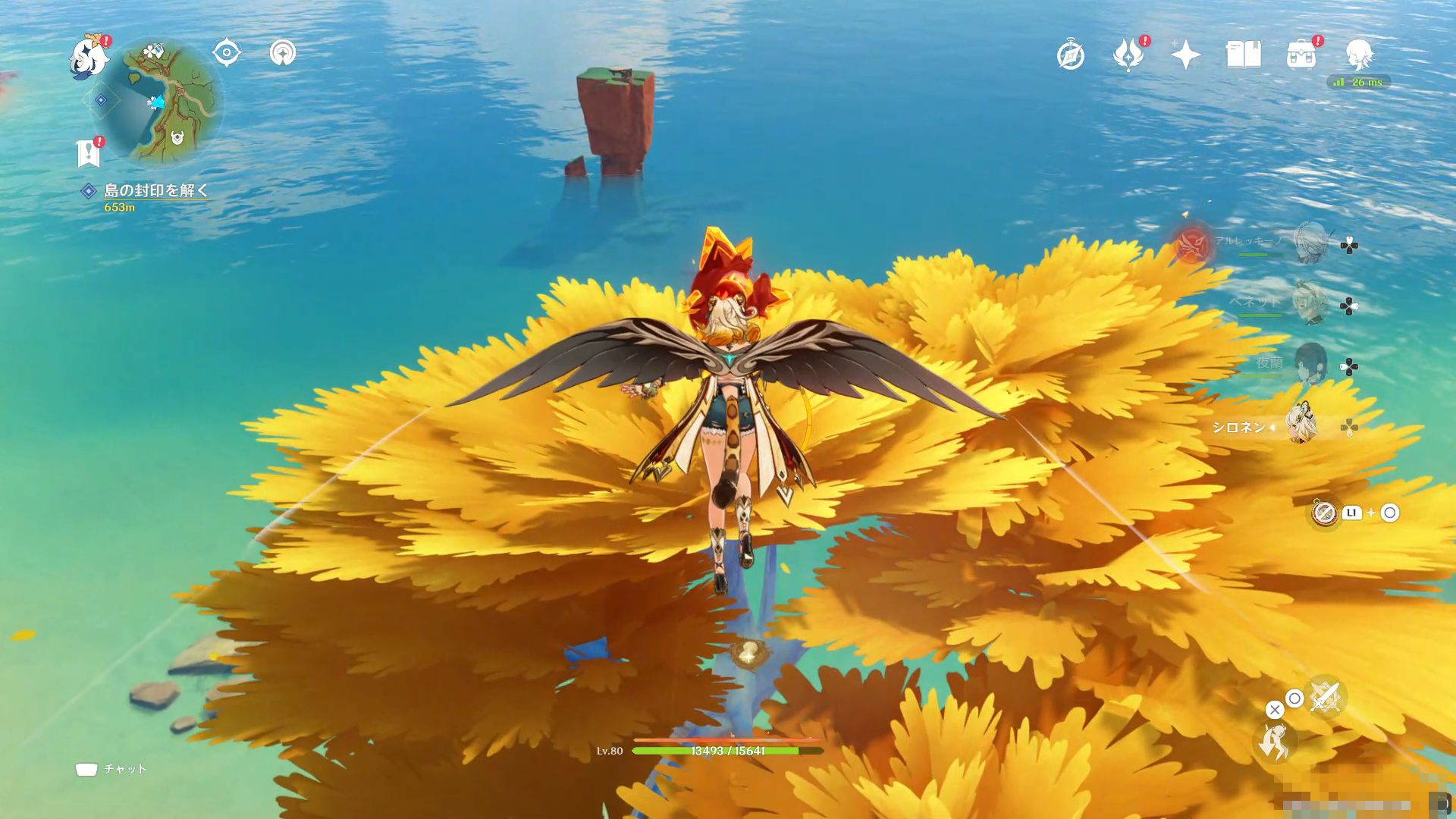Open the compass events icon

pyautogui.click(x=1071, y=55)
